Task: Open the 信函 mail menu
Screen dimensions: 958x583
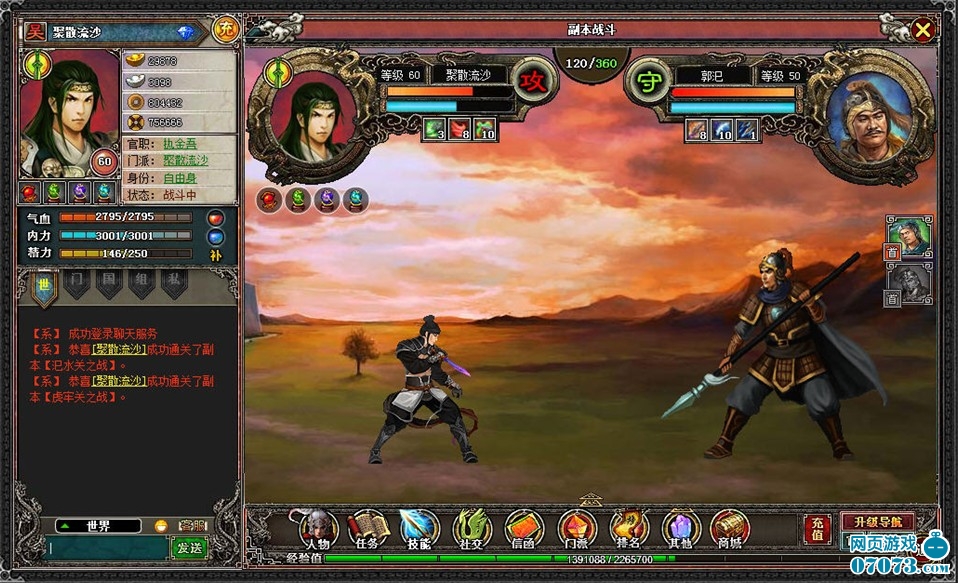Action: click(524, 527)
